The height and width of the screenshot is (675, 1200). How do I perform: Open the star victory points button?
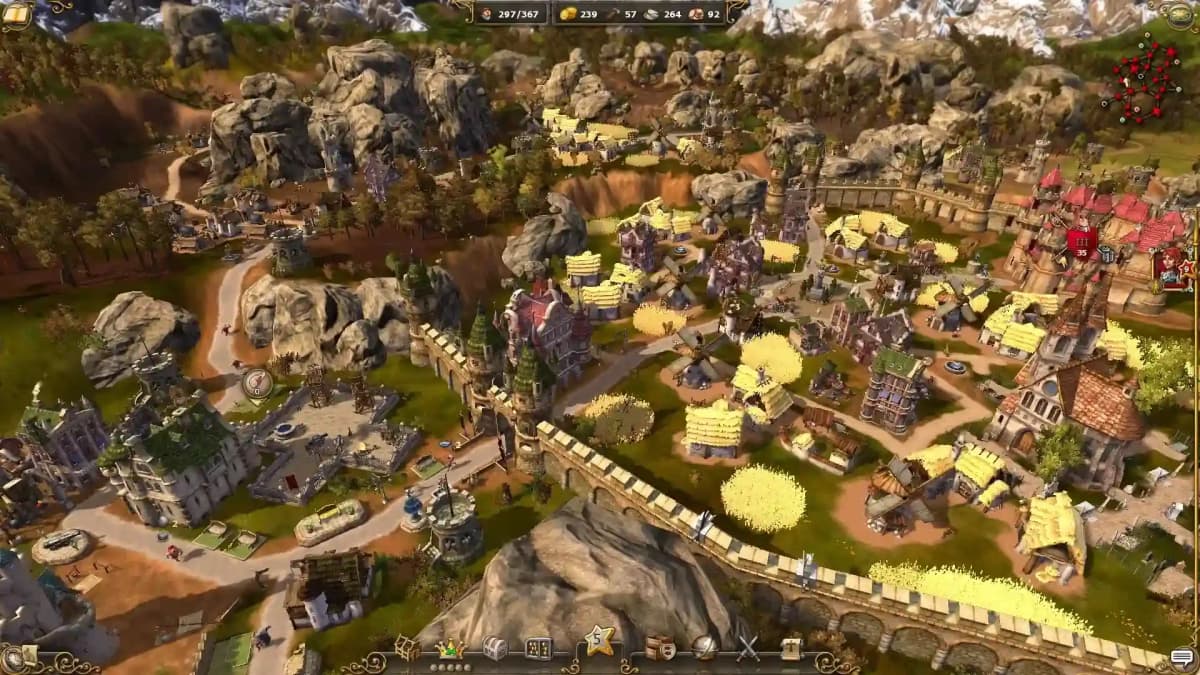[599, 640]
